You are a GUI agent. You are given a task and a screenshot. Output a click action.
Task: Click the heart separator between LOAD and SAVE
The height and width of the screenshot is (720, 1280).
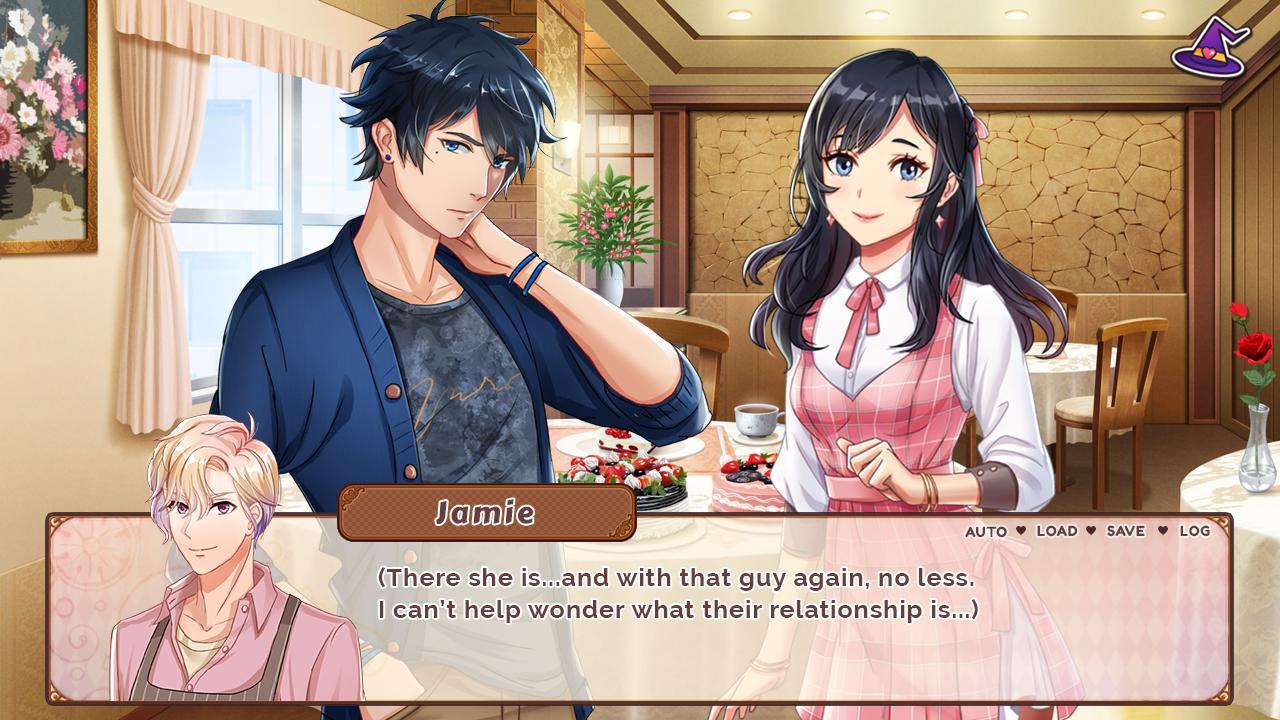1090,531
